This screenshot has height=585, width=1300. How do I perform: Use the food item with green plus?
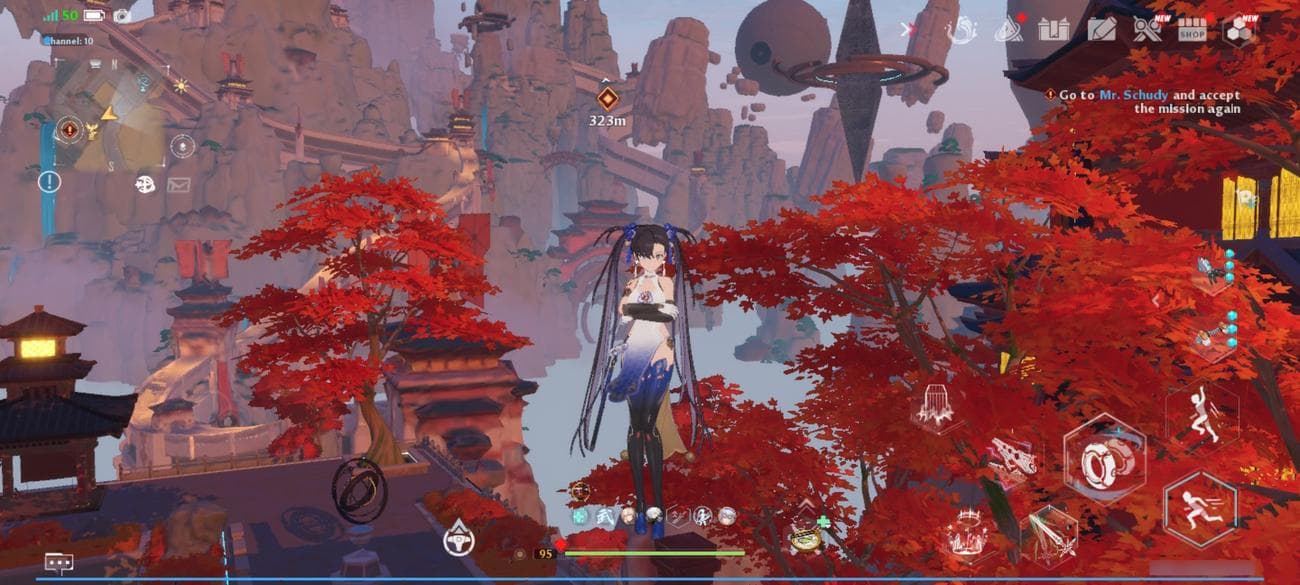click(807, 535)
